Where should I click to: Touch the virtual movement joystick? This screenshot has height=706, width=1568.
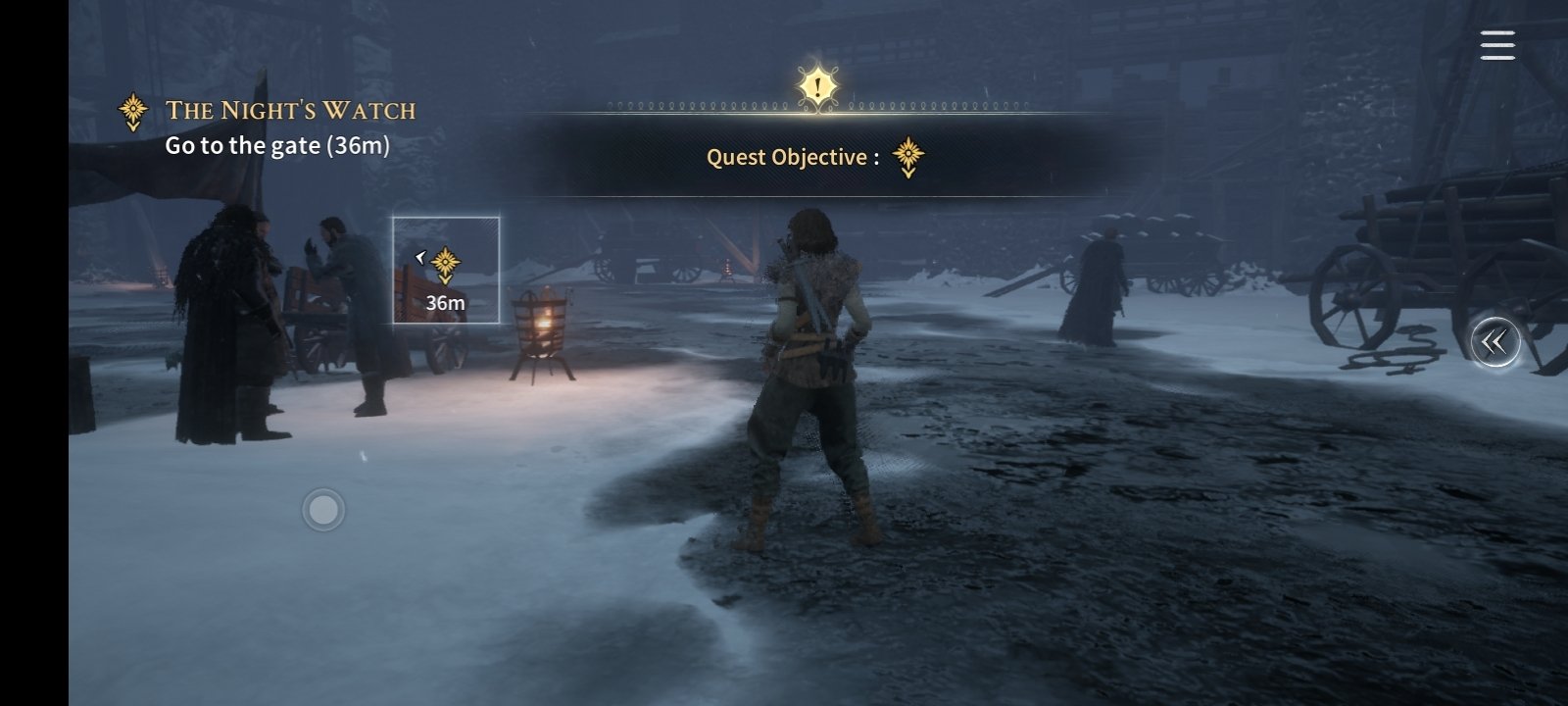click(x=323, y=510)
